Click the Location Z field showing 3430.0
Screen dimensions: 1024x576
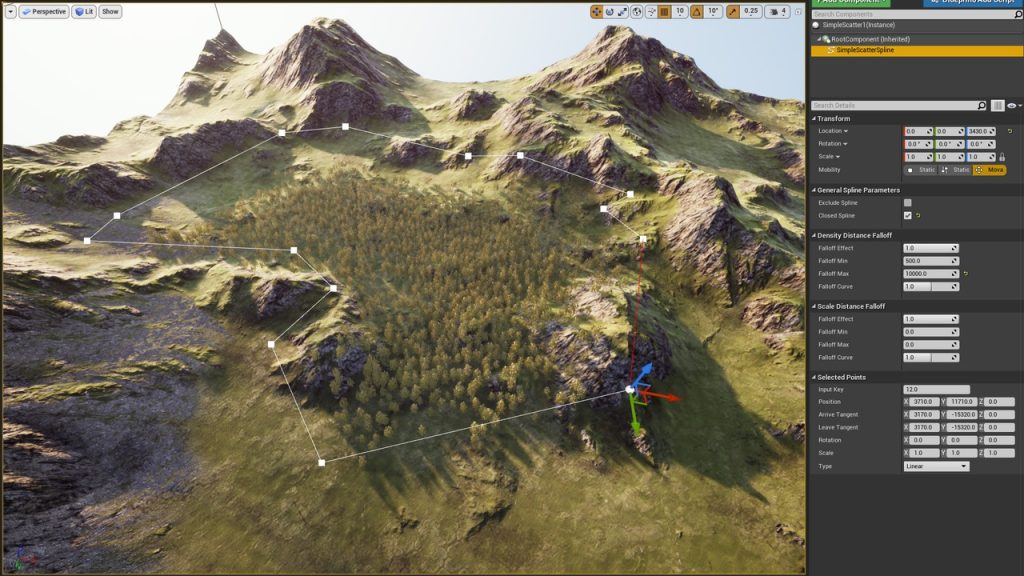[978, 131]
